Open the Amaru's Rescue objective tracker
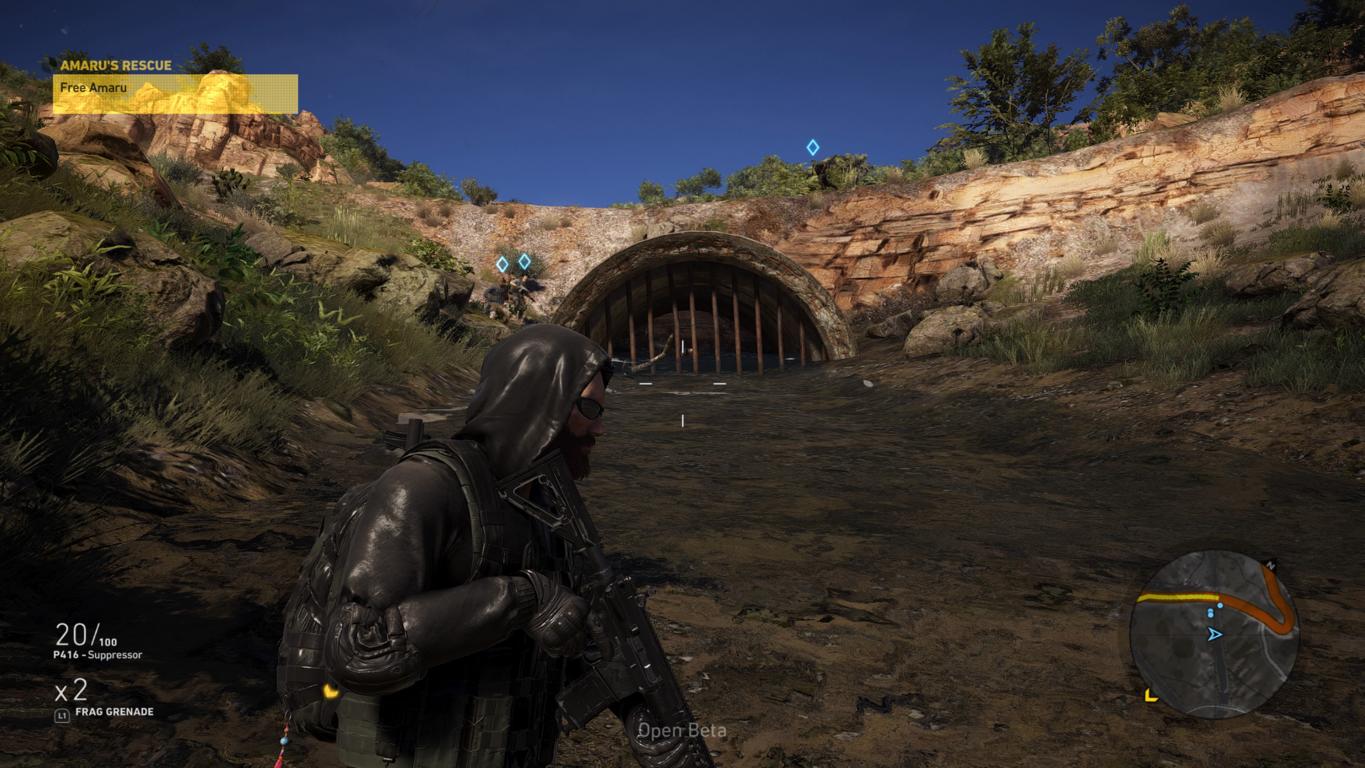Screen dimensions: 1365x768 175,86
